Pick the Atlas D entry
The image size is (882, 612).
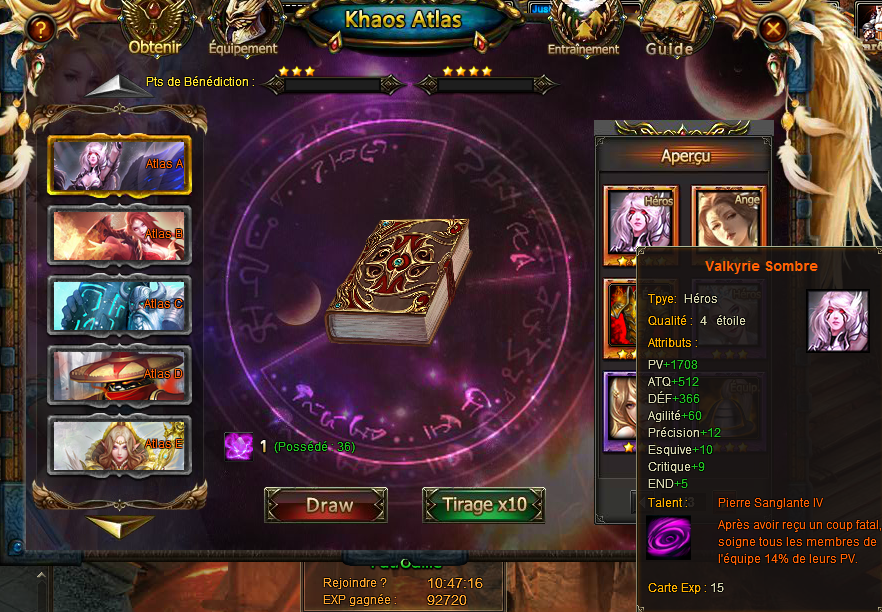tap(119, 374)
